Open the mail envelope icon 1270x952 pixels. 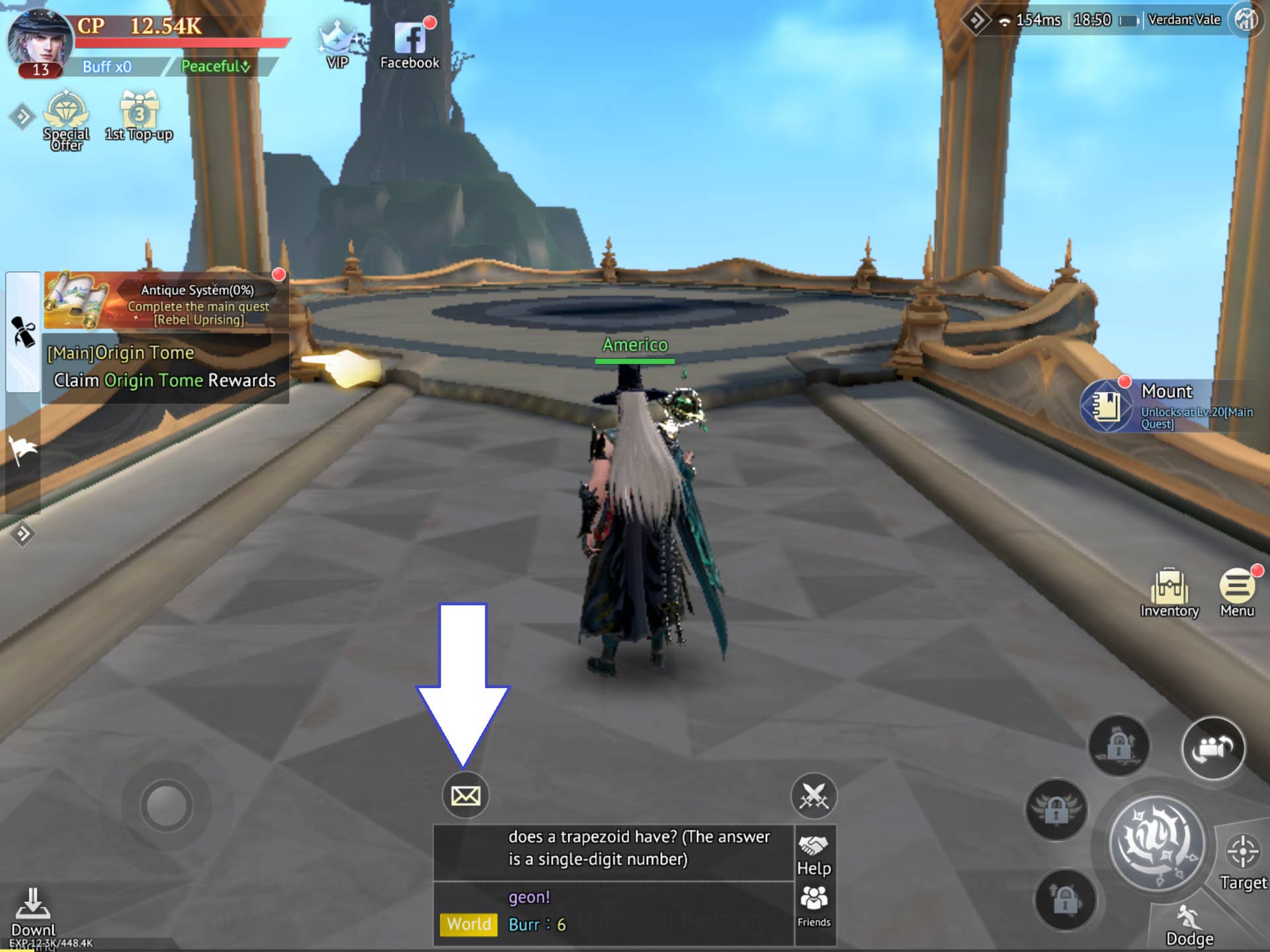click(465, 795)
